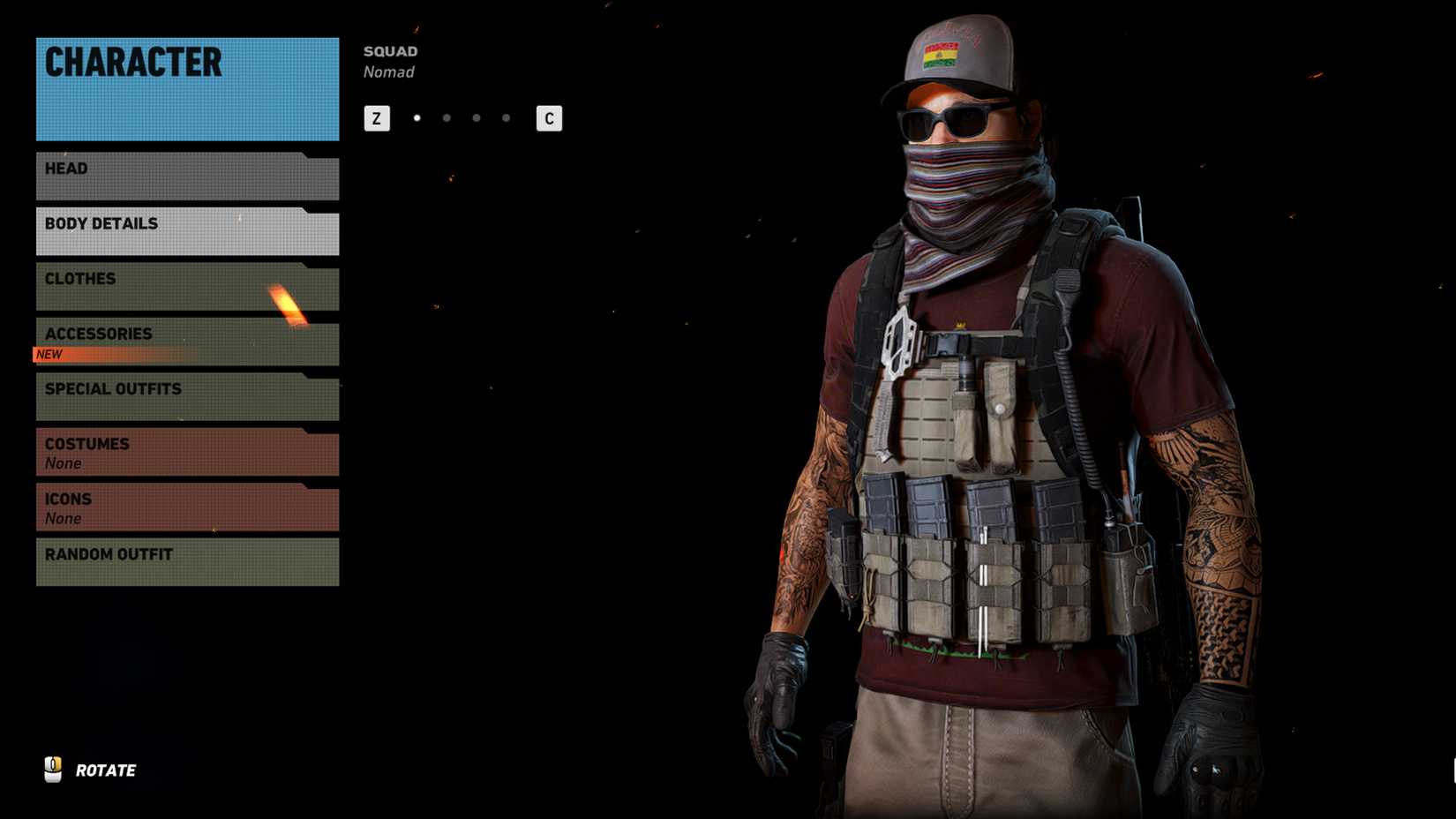Click the SQUAD name Nomad
Viewport: 1456px width, 819px height.
coord(389,71)
